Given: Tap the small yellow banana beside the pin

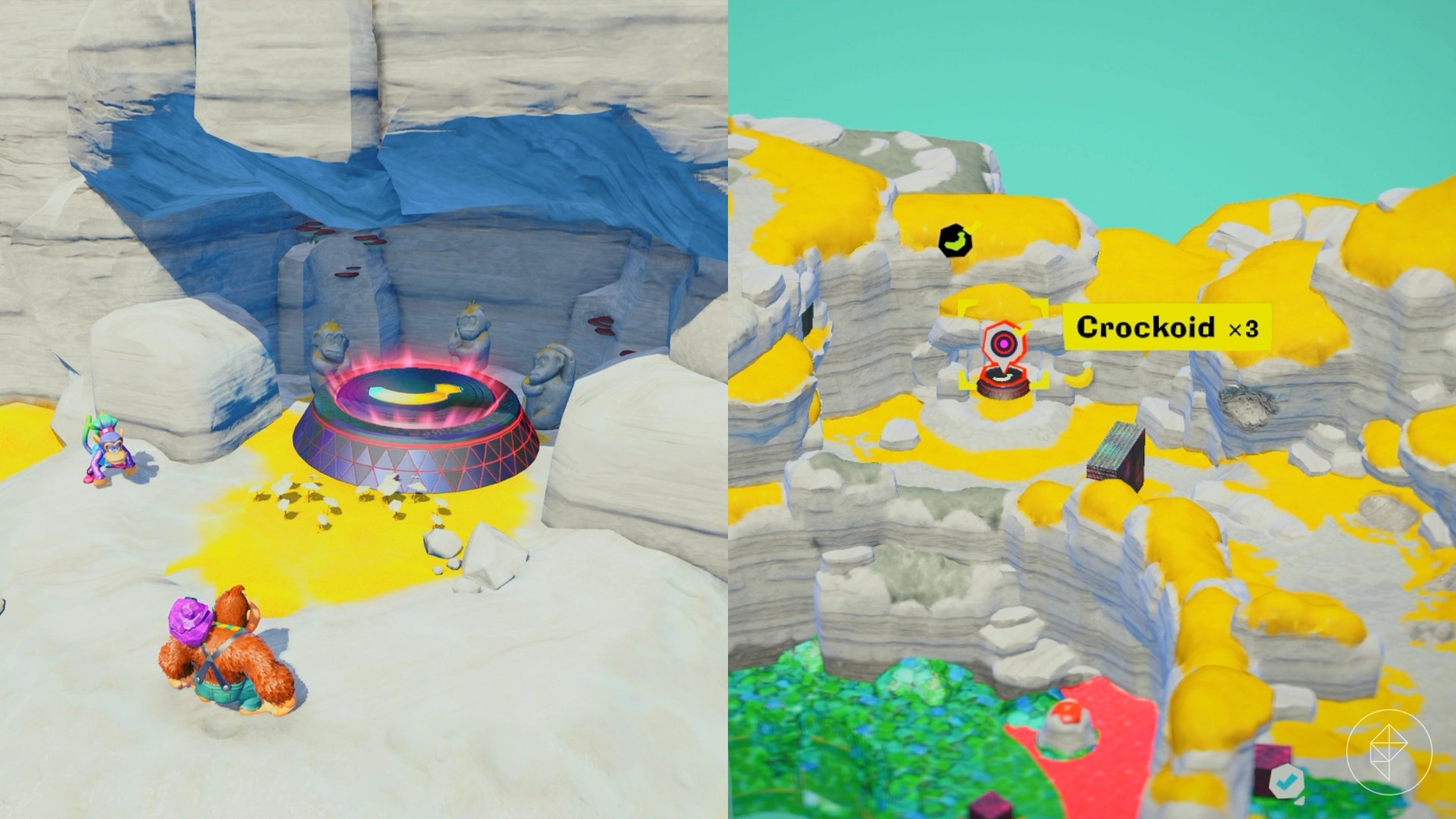Looking at the screenshot, I should pyautogui.click(x=1077, y=378).
